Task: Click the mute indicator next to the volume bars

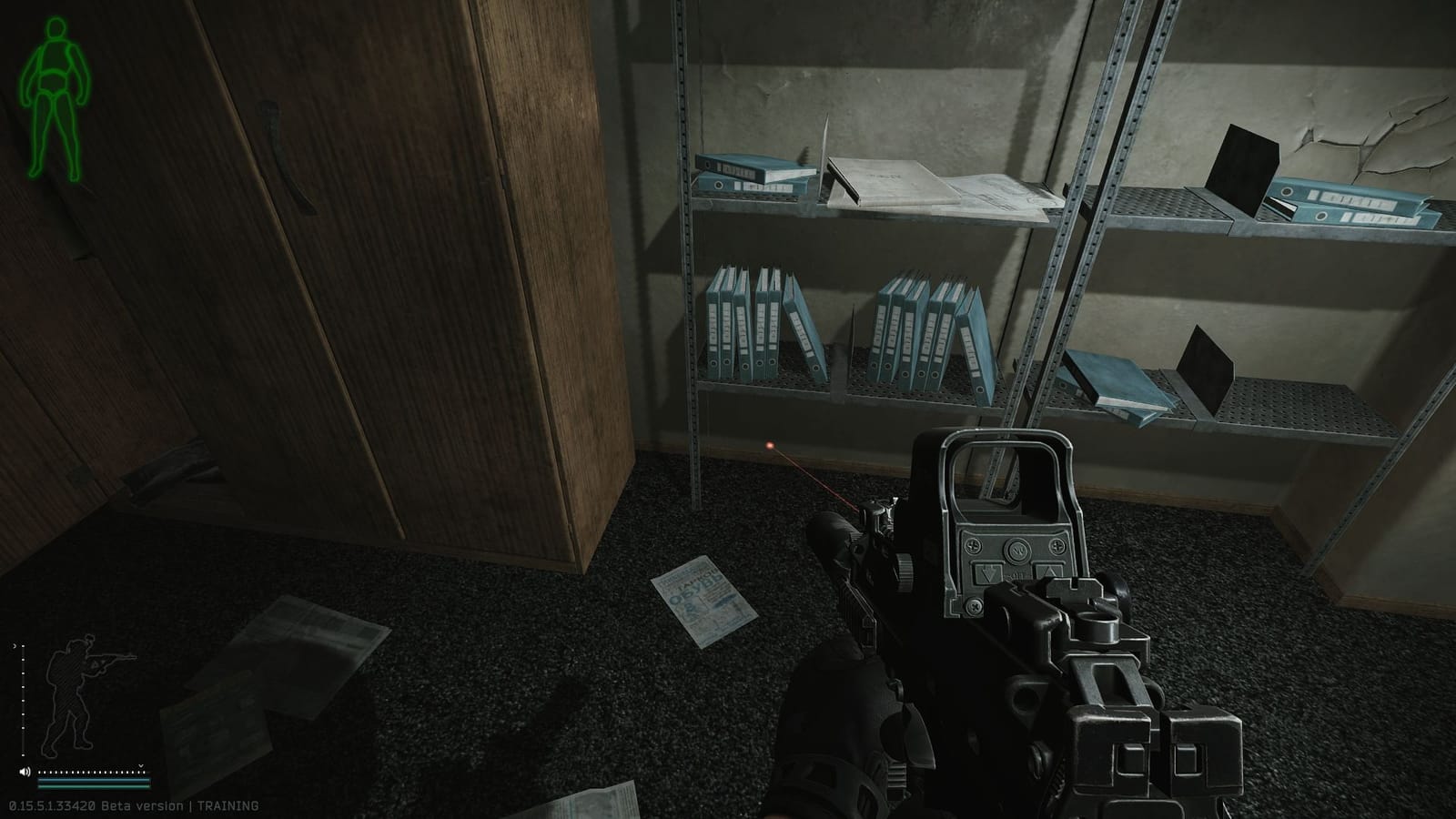Action: (x=25, y=772)
